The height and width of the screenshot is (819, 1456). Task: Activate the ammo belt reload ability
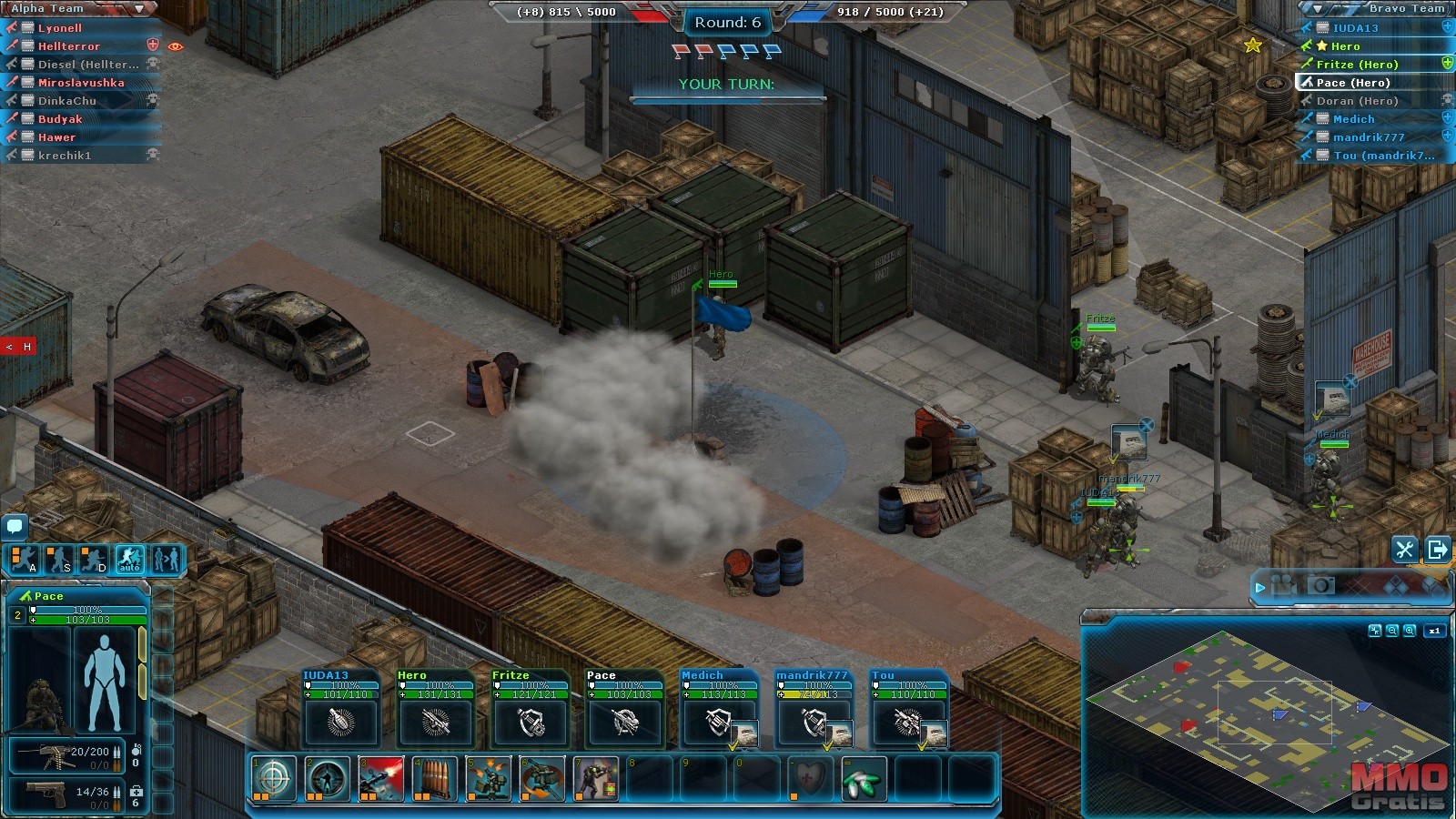coord(434,779)
